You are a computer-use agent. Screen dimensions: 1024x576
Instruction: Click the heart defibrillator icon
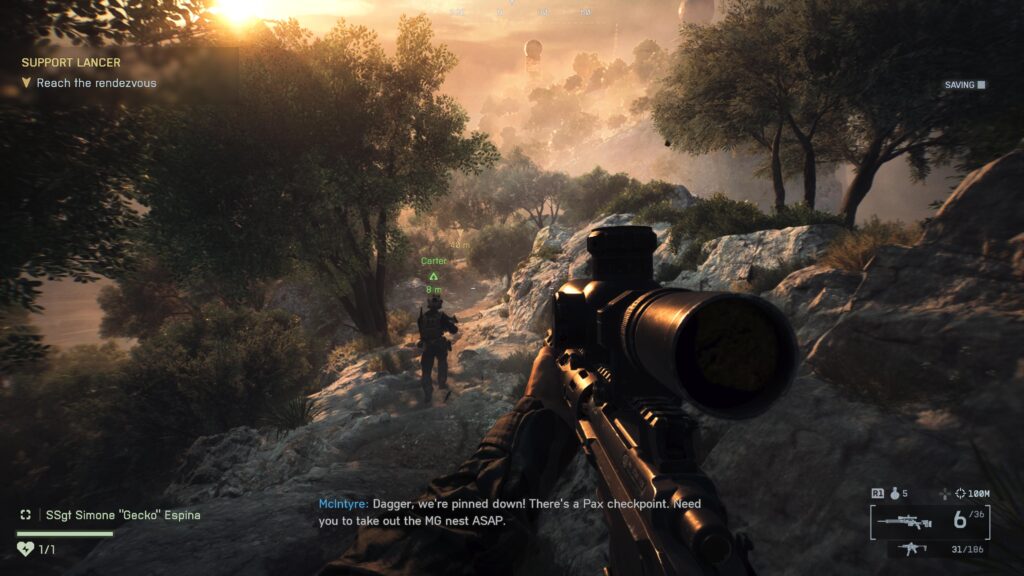(25, 549)
